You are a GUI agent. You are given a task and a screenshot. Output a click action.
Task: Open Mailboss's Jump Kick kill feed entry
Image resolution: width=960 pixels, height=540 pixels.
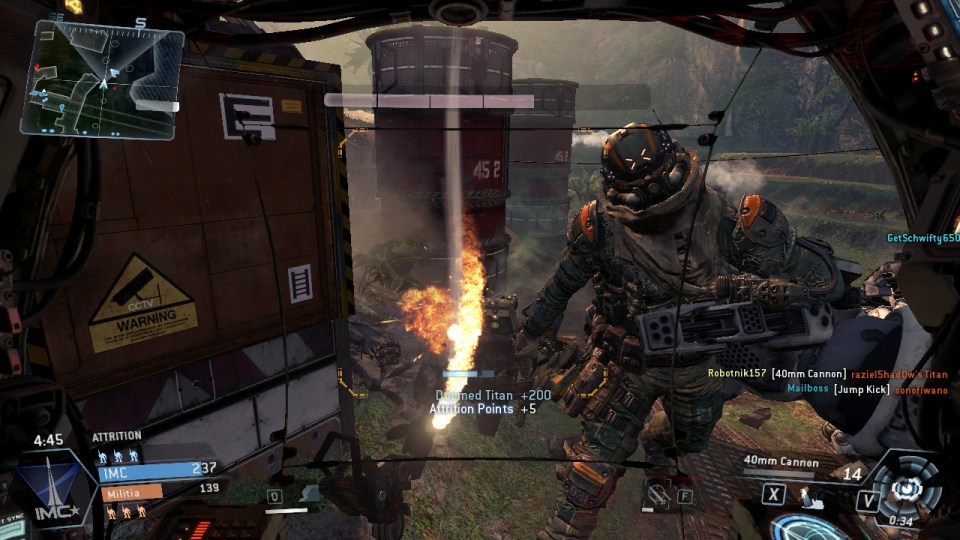[853, 388]
